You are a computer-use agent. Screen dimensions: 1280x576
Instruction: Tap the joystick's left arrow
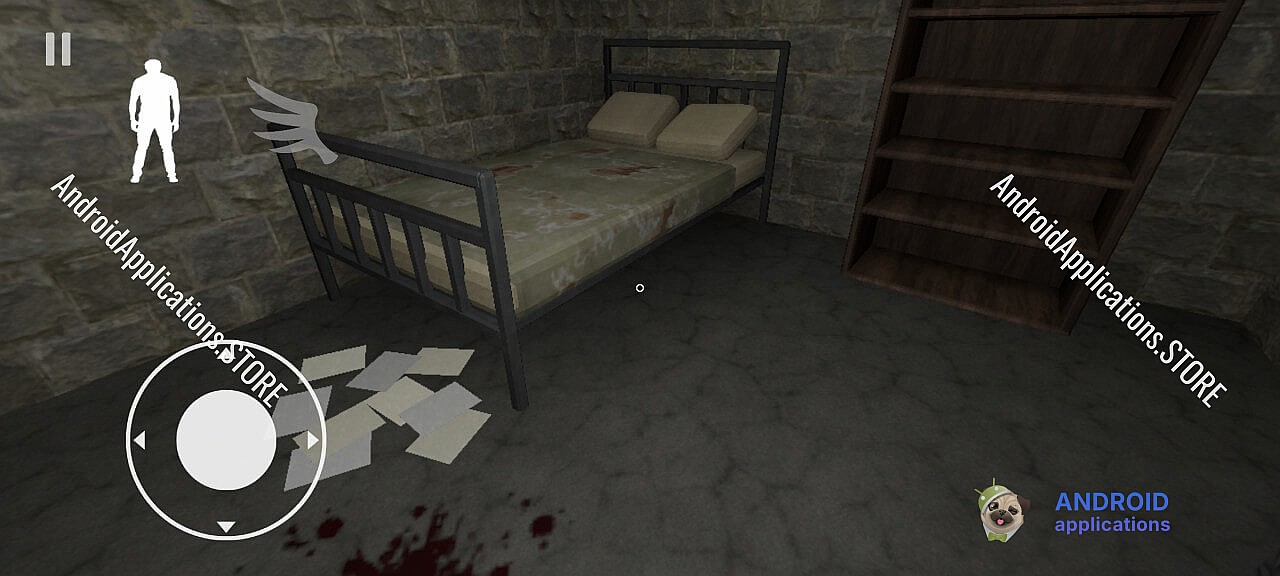point(139,440)
